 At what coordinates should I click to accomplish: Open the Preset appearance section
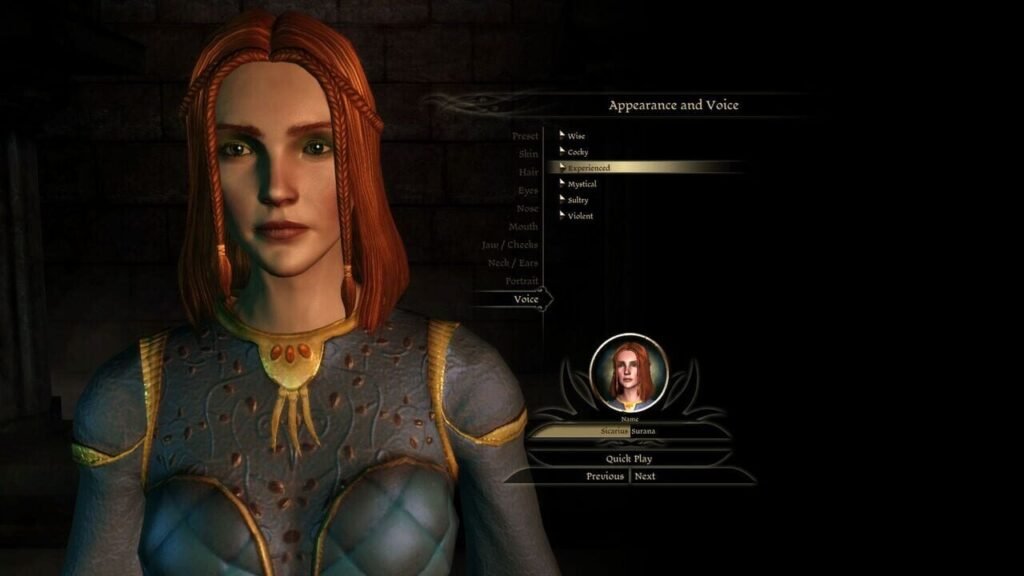pyautogui.click(x=525, y=136)
